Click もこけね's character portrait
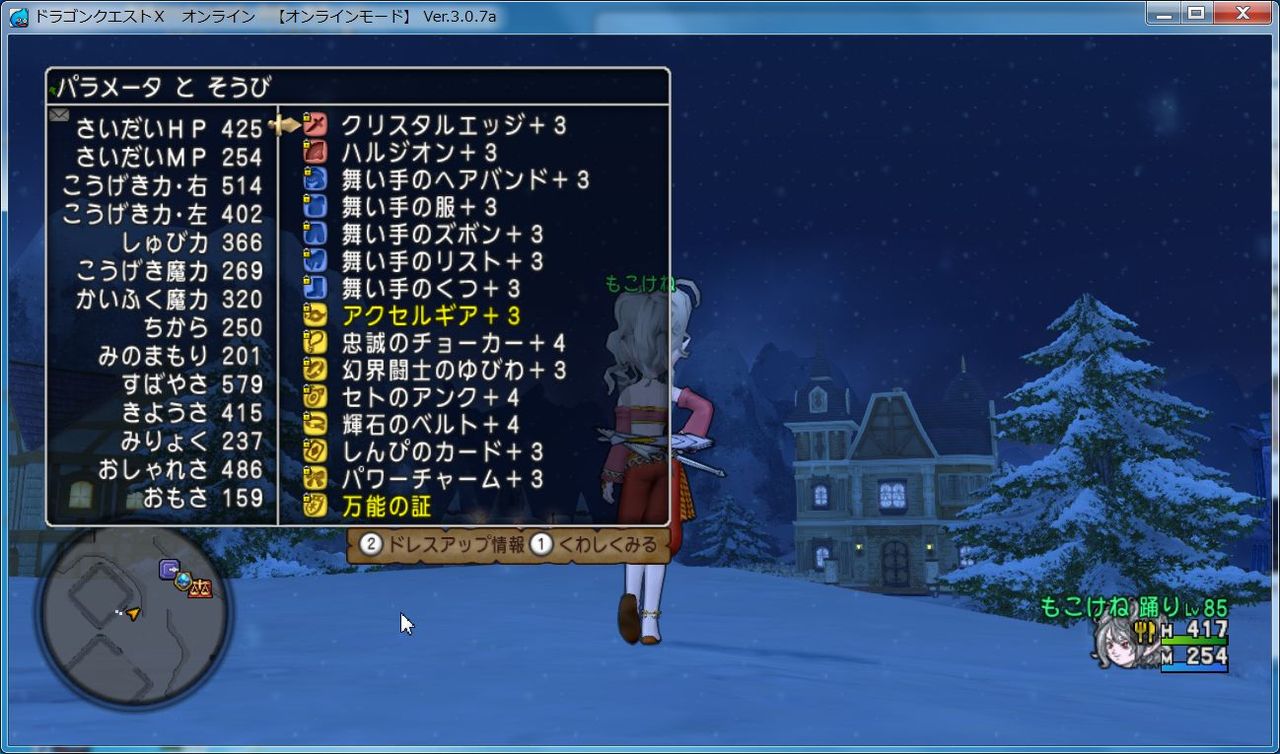The width and height of the screenshot is (1280, 754). pyautogui.click(x=1120, y=645)
